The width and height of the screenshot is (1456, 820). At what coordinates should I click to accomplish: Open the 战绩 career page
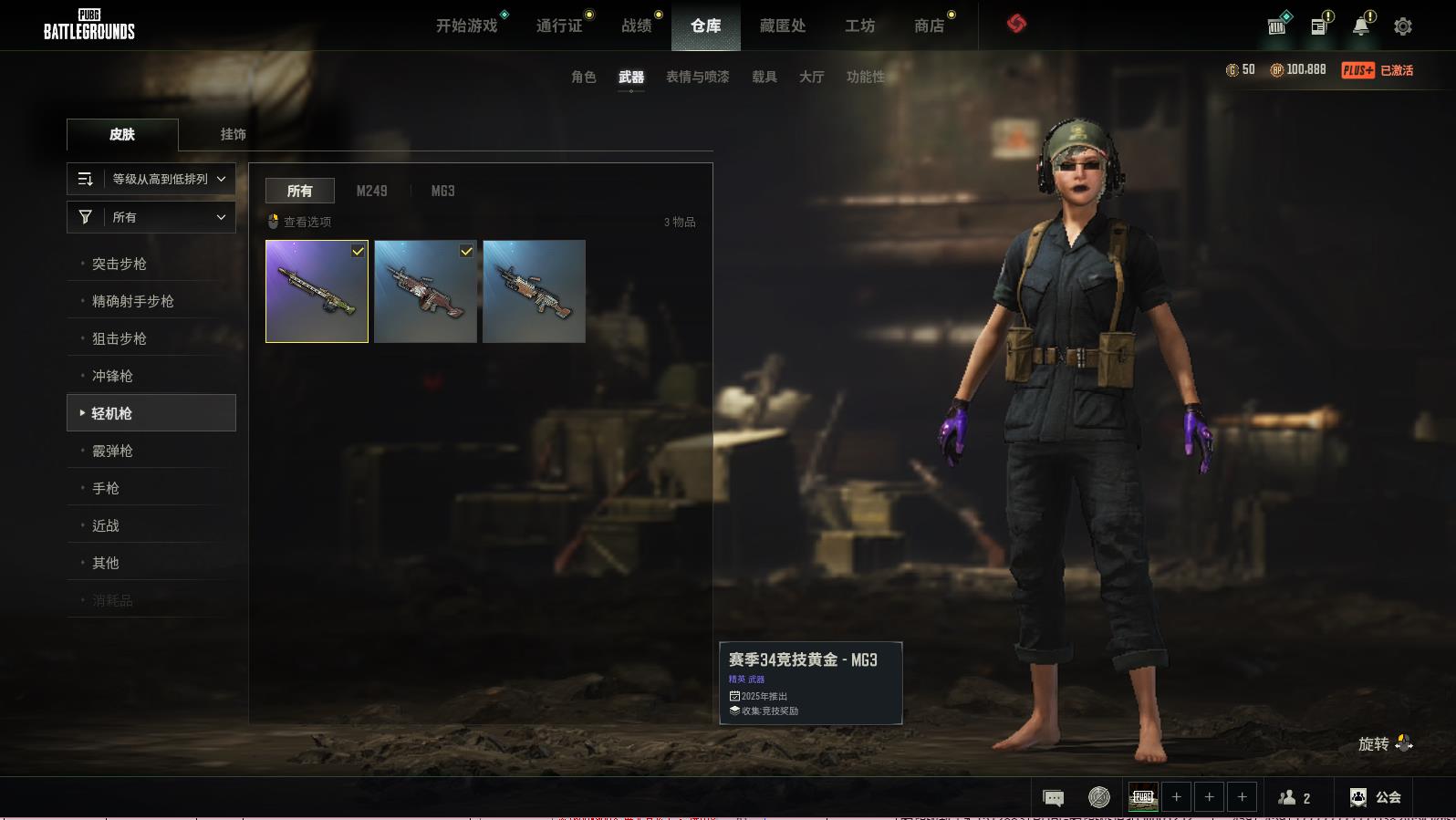click(636, 26)
